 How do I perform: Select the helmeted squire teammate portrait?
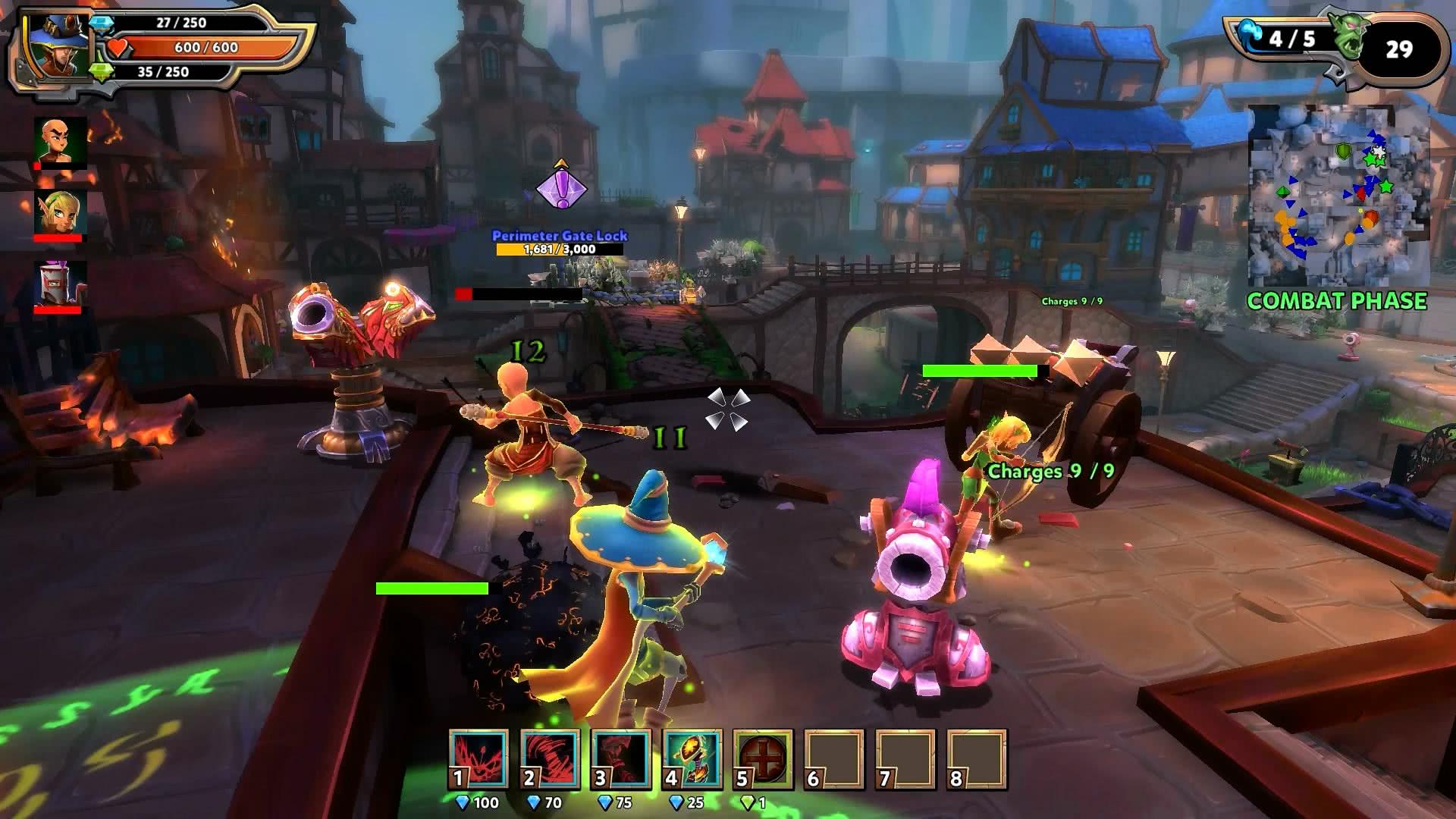(x=60, y=285)
